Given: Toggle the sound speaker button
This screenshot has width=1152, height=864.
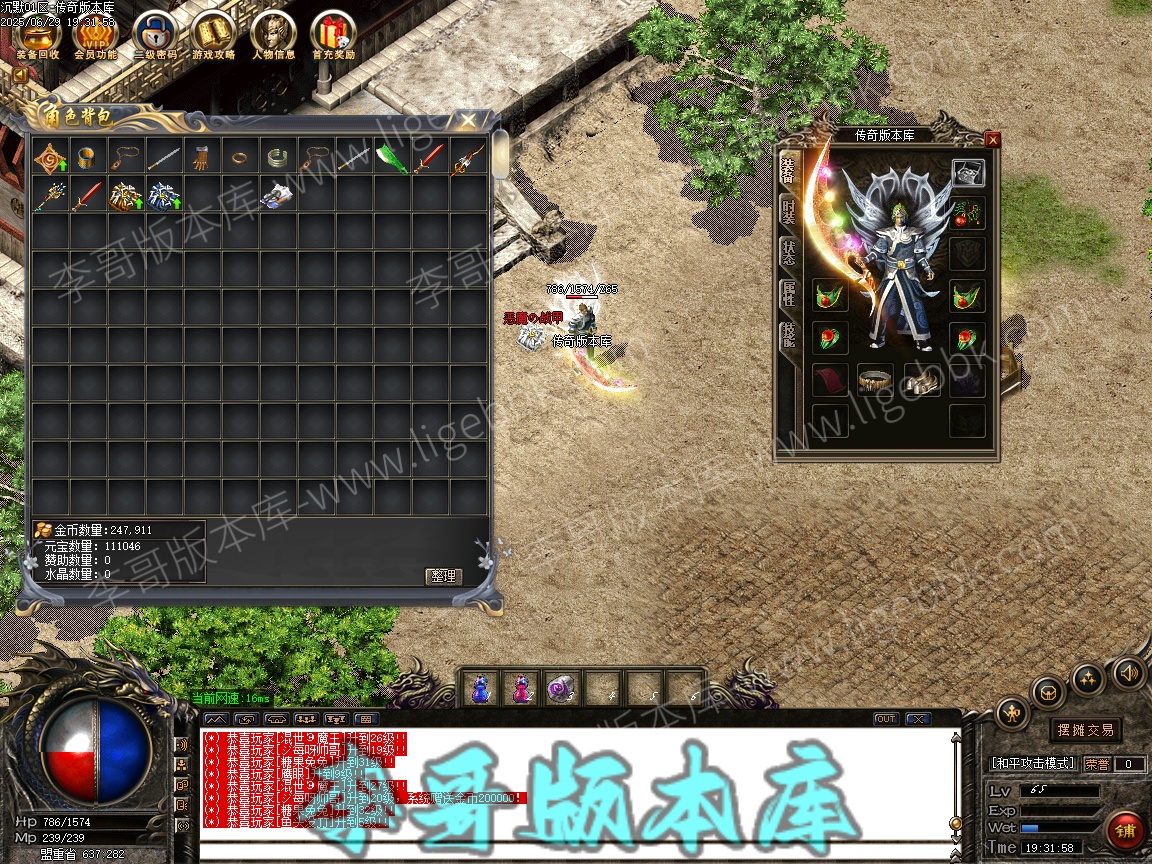Looking at the screenshot, I should coord(1128,672).
